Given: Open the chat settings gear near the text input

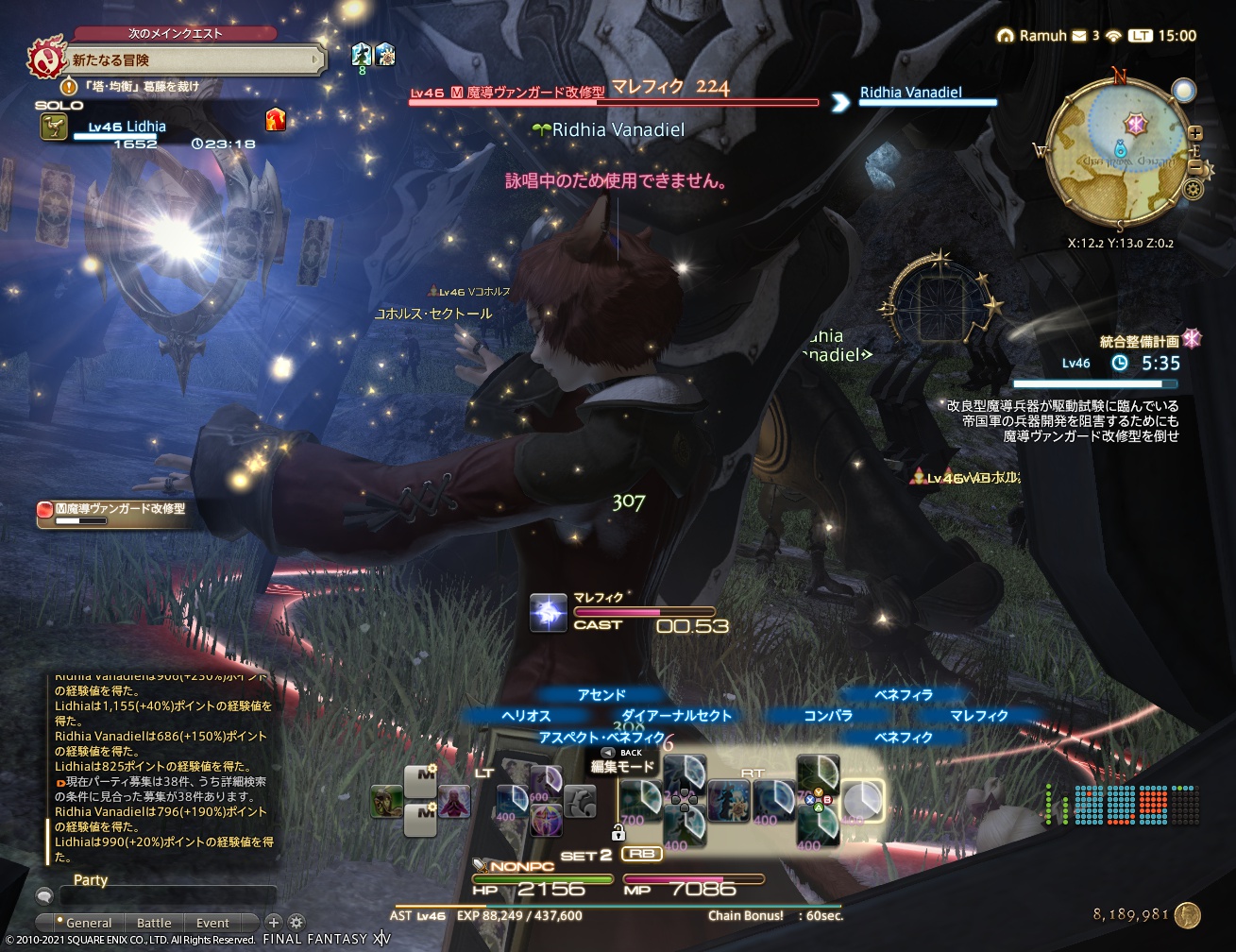Looking at the screenshot, I should (x=296, y=922).
